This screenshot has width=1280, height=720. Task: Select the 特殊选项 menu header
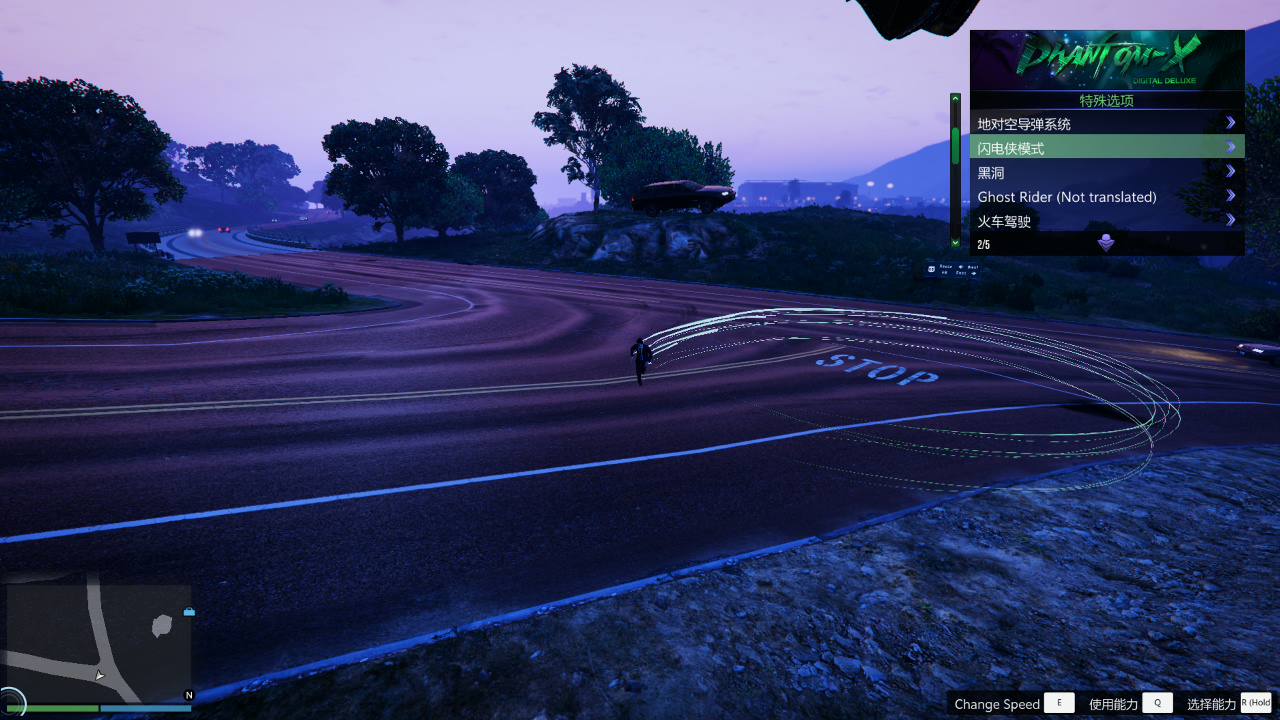(x=1107, y=100)
